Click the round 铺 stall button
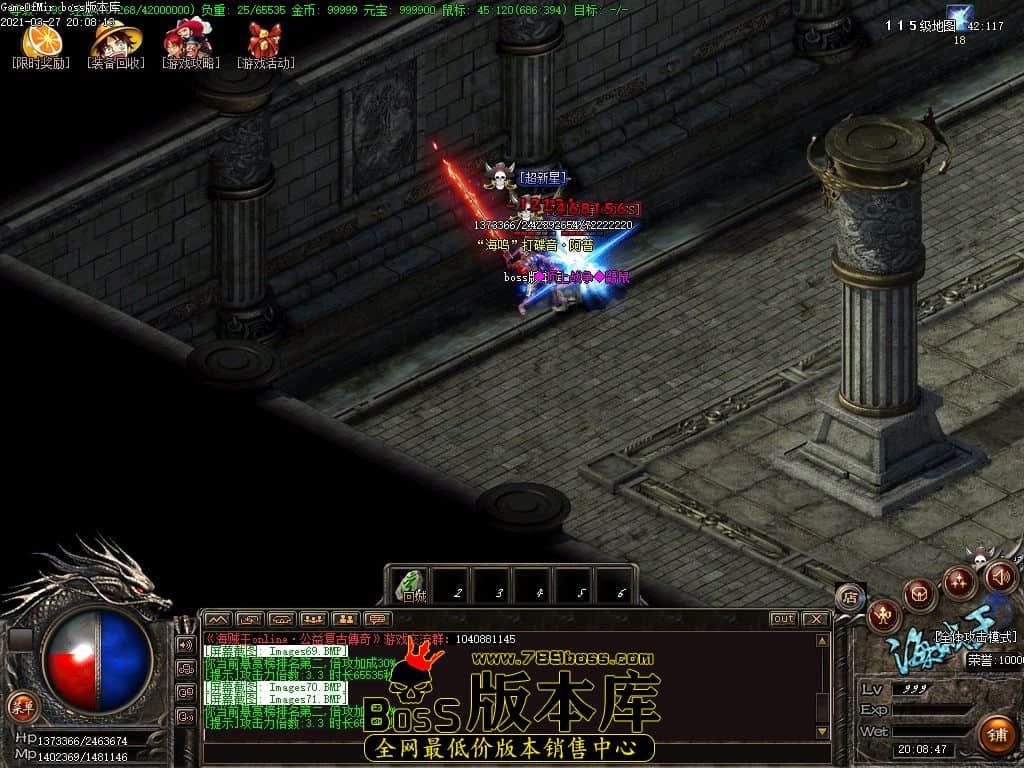Screen dimensions: 1024x768 coord(996,733)
